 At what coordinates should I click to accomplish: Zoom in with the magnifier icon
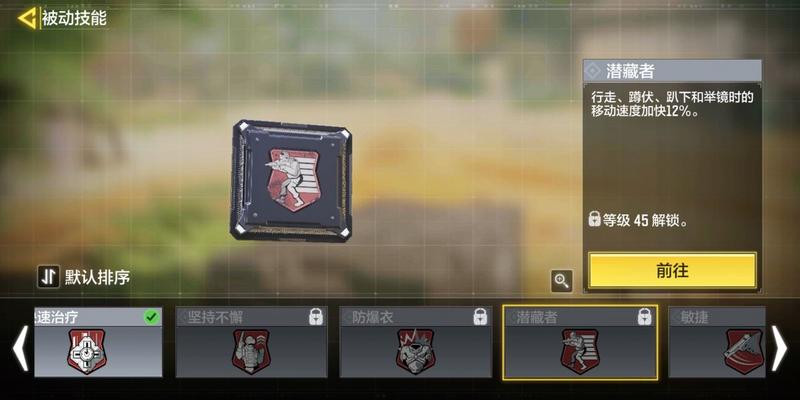tap(561, 281)
